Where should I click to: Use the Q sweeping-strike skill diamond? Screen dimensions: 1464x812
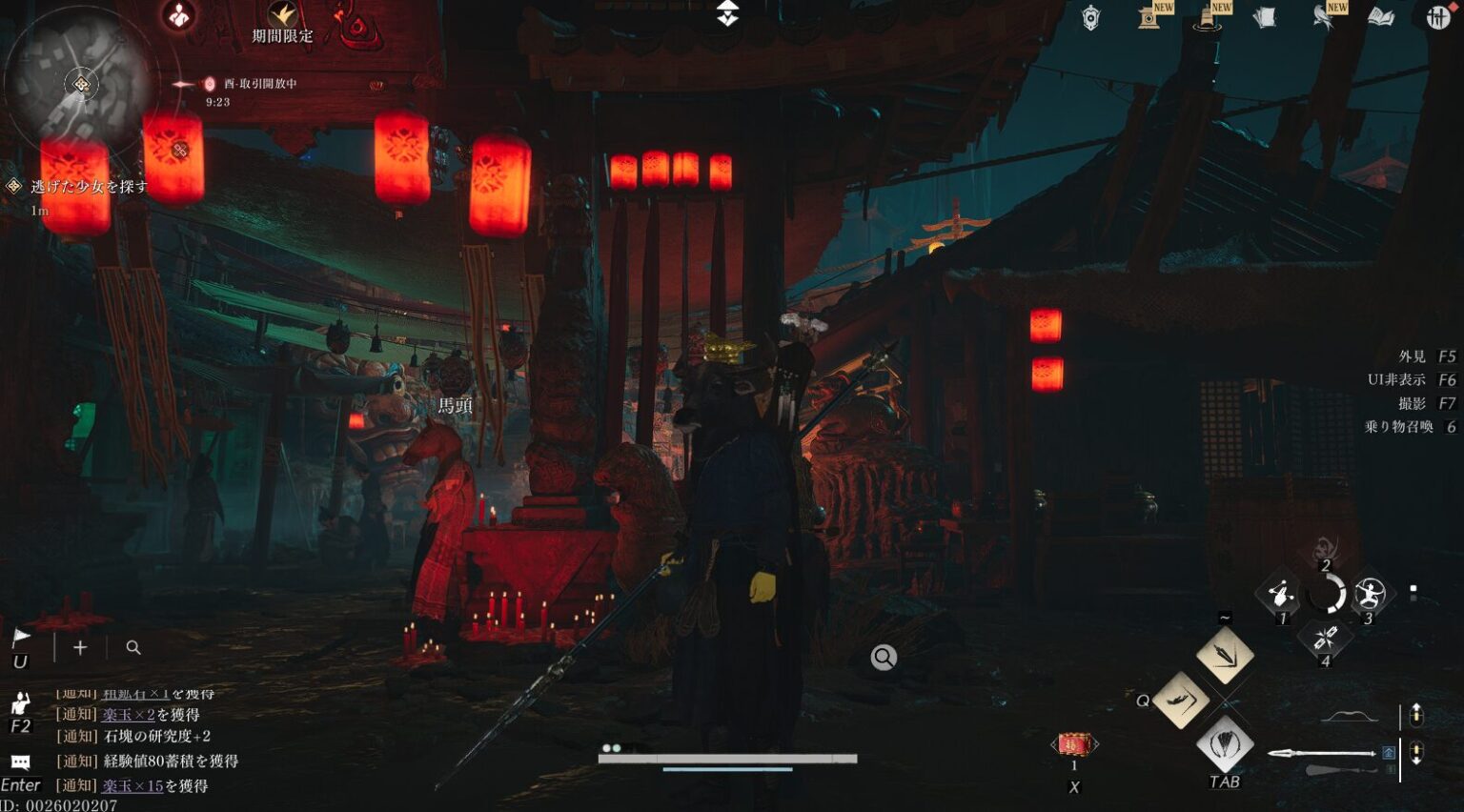point(1182,700)
